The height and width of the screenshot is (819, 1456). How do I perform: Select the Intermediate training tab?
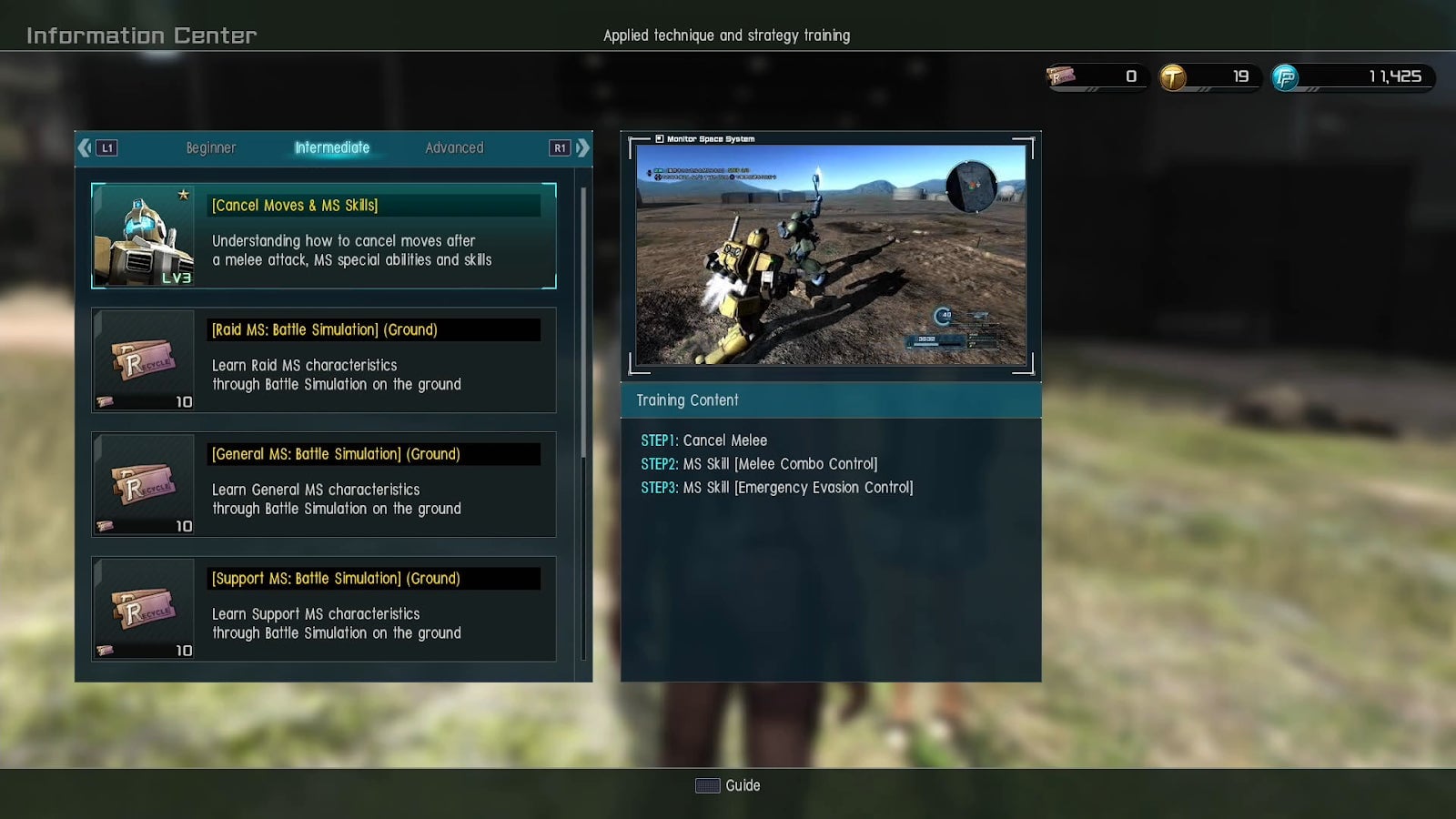tap(332, 147)
